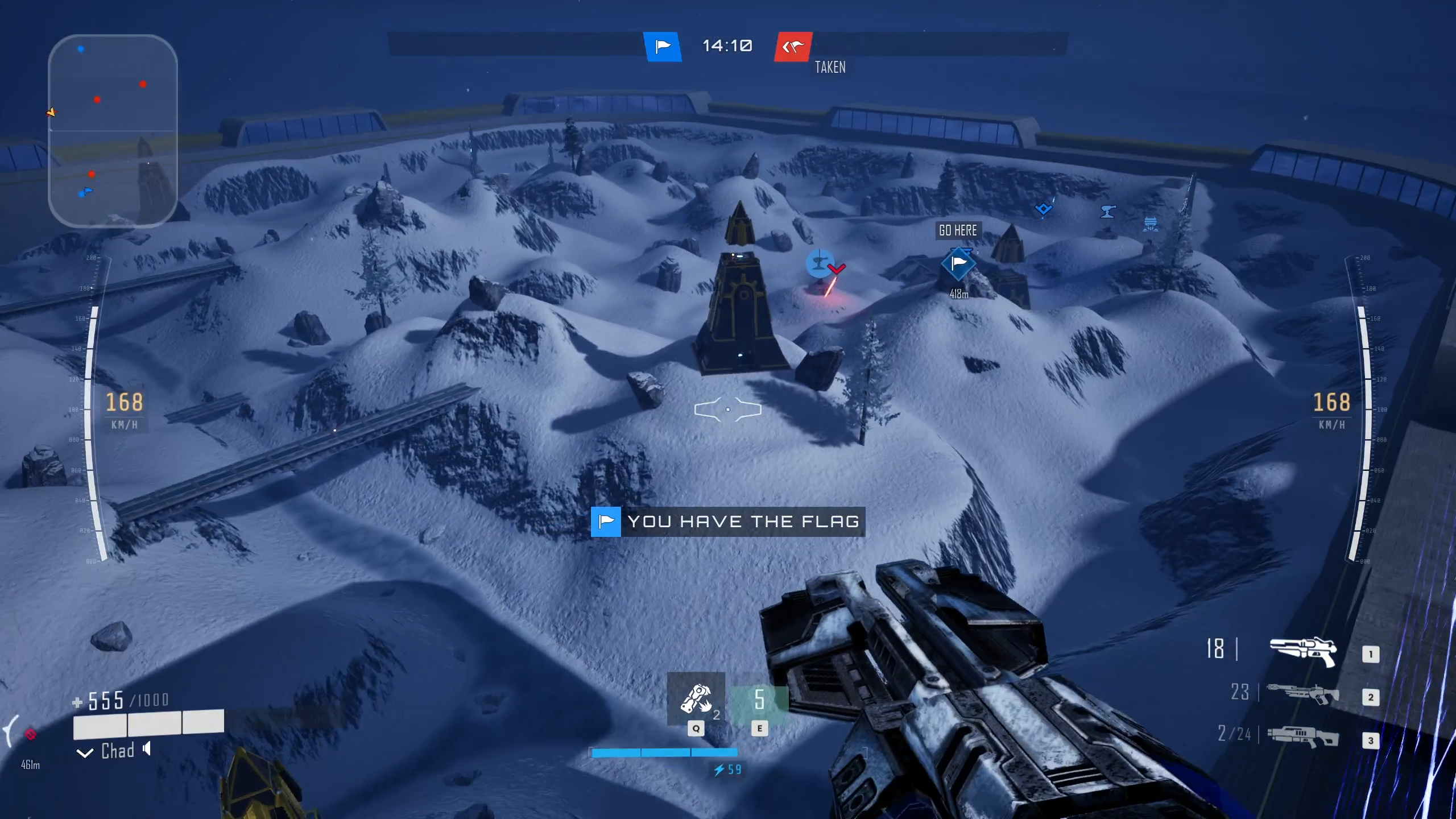1456x819 pixels.
Task: Click the GO HERE flag waypoint marker
Action: [x=958, y=263]
